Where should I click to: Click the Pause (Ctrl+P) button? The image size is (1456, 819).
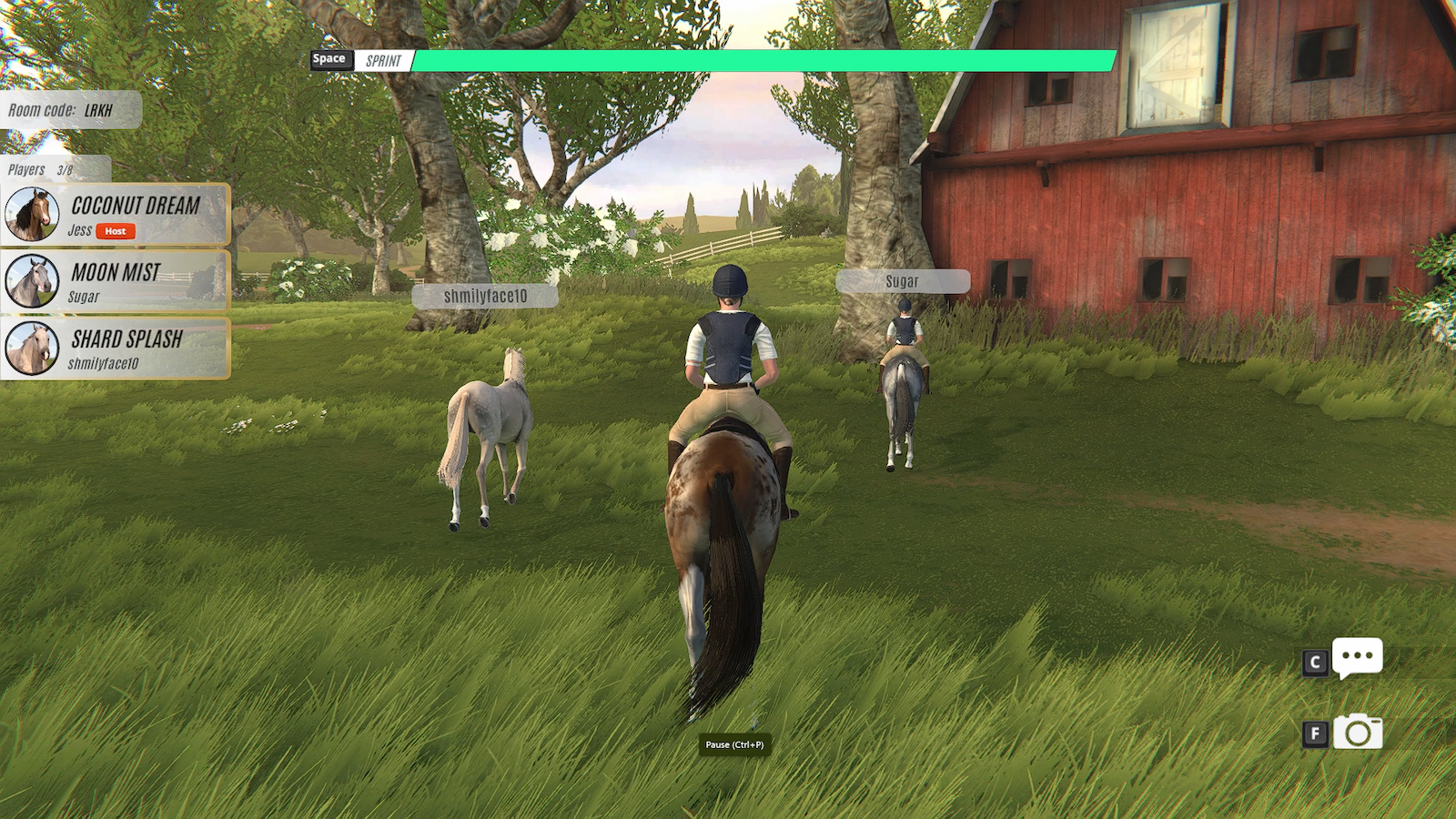733,744
